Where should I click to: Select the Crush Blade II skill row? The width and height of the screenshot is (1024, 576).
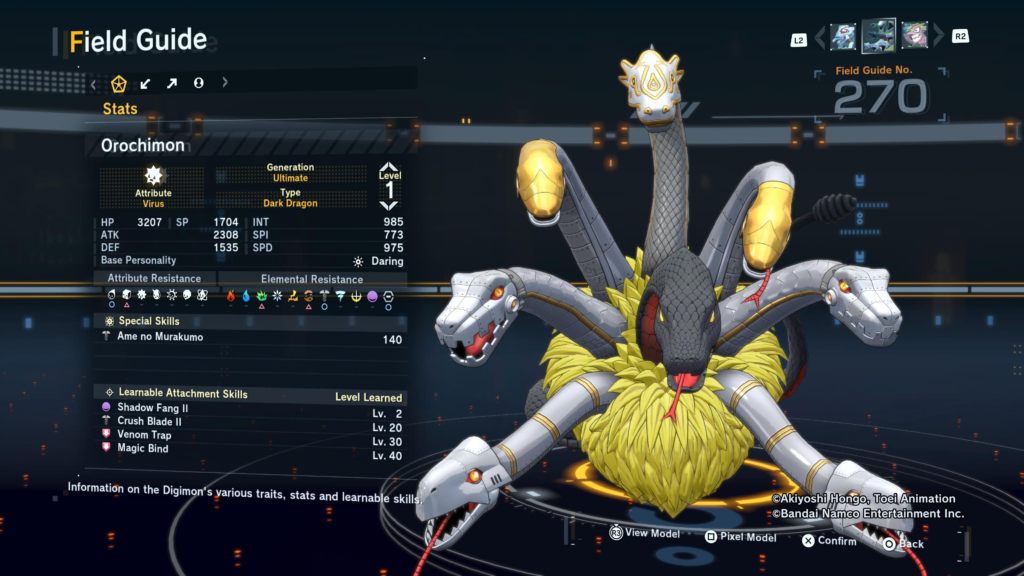click(x=250, y=422)
